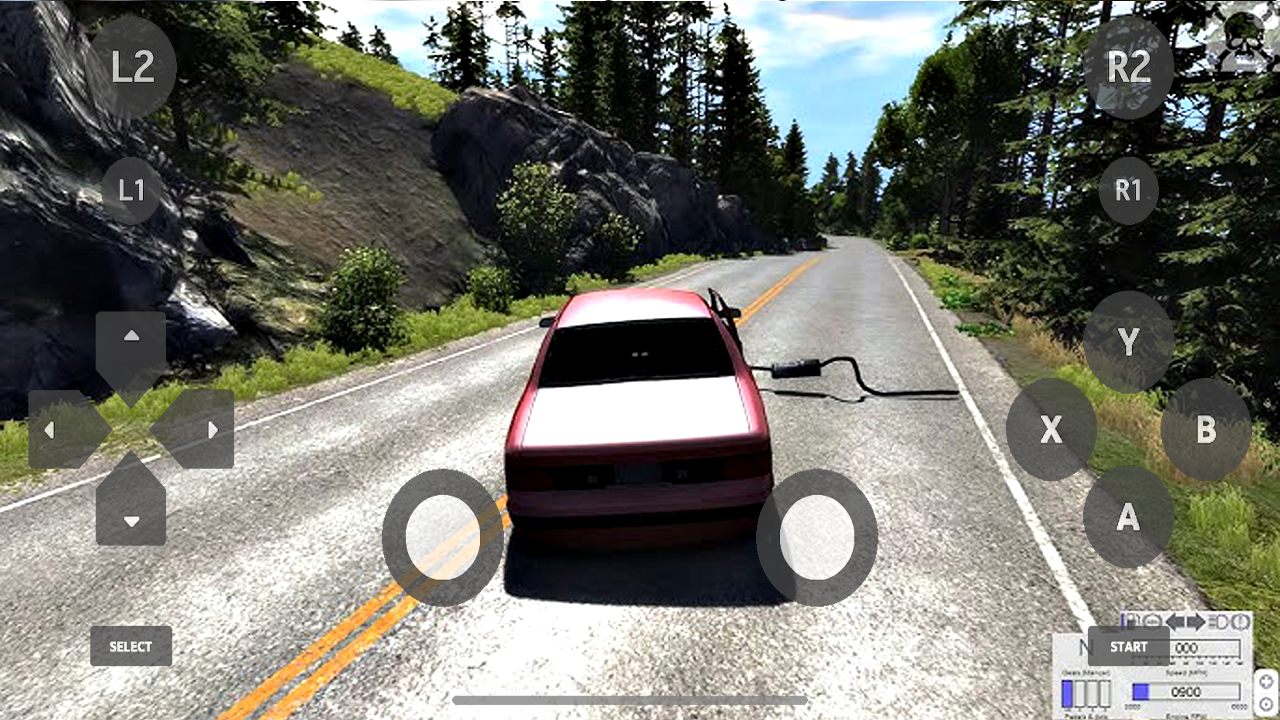Tap the B face button

1206,429
